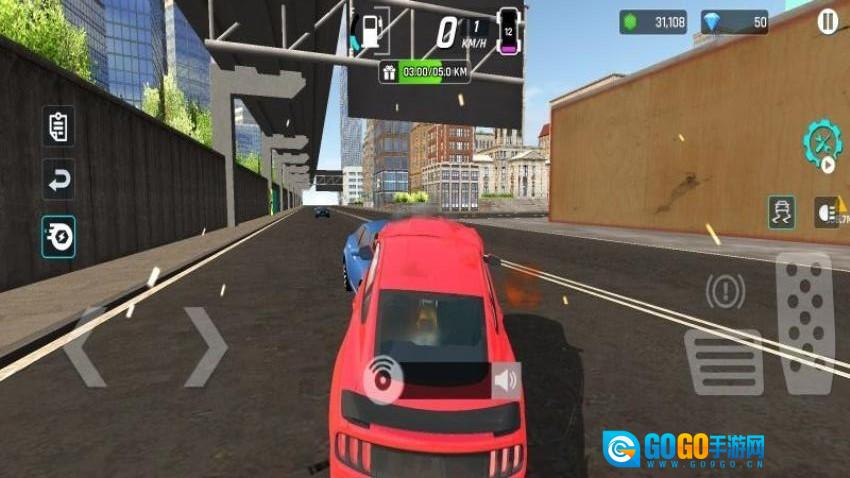Tap the fuel pump icon
Image resolution: width=850 pixels, height=478 pixels.
coord(371,30)
